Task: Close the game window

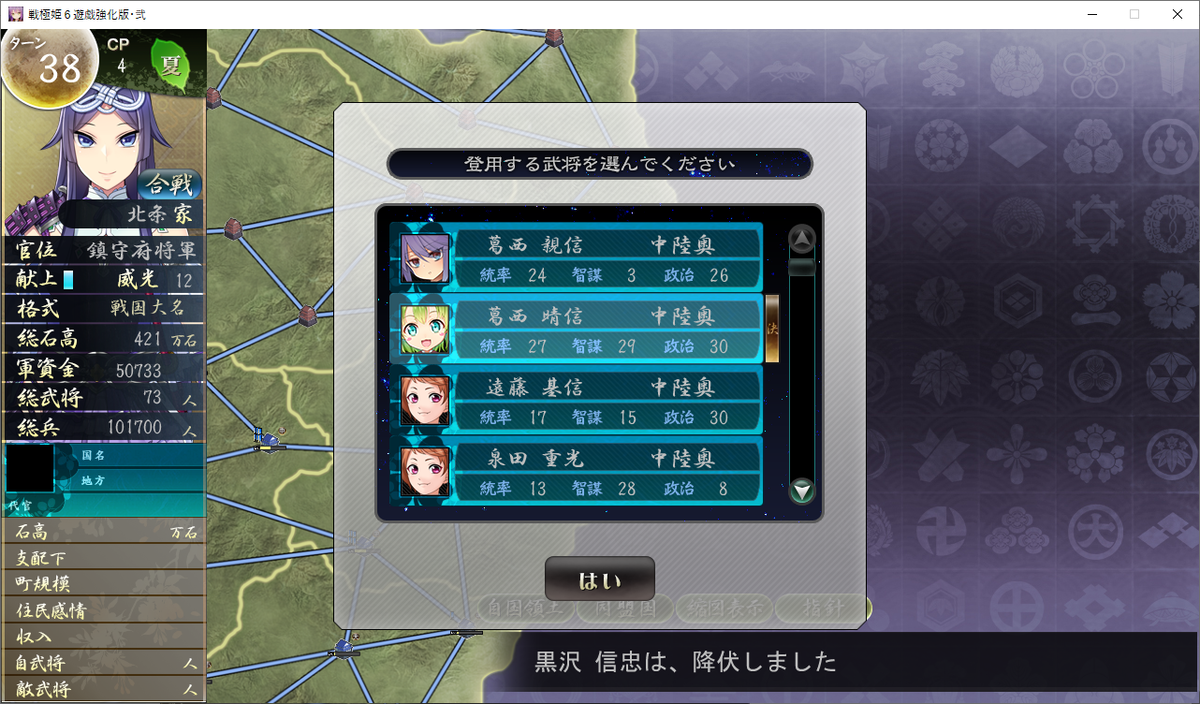Action: tap(1176, 14)
